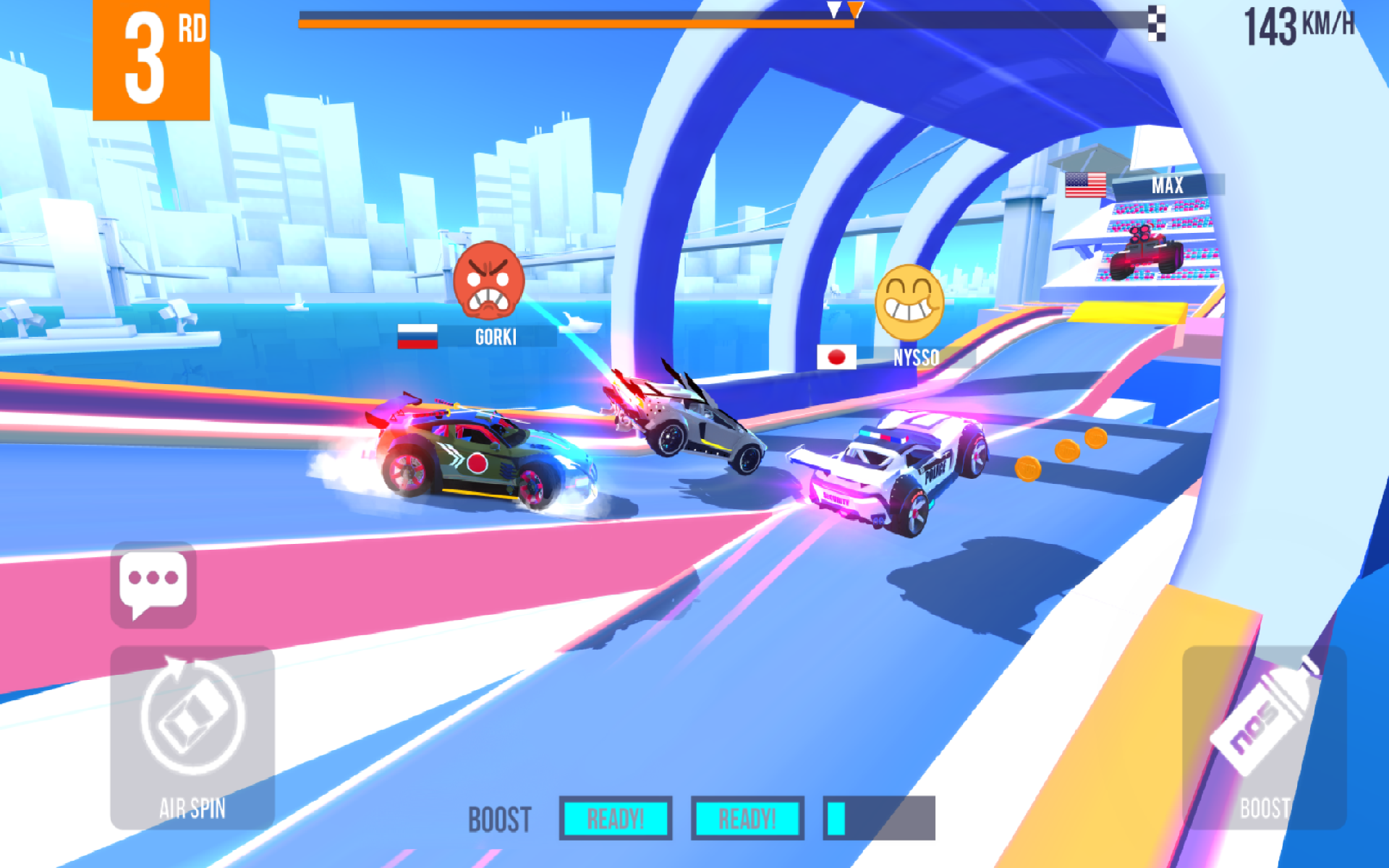Image resolution: width=1389 pixels, height=868 pixels.
Task: Click the orange opponent marker on progress bar
Action: pyautogui.click(x=857, y=10)
